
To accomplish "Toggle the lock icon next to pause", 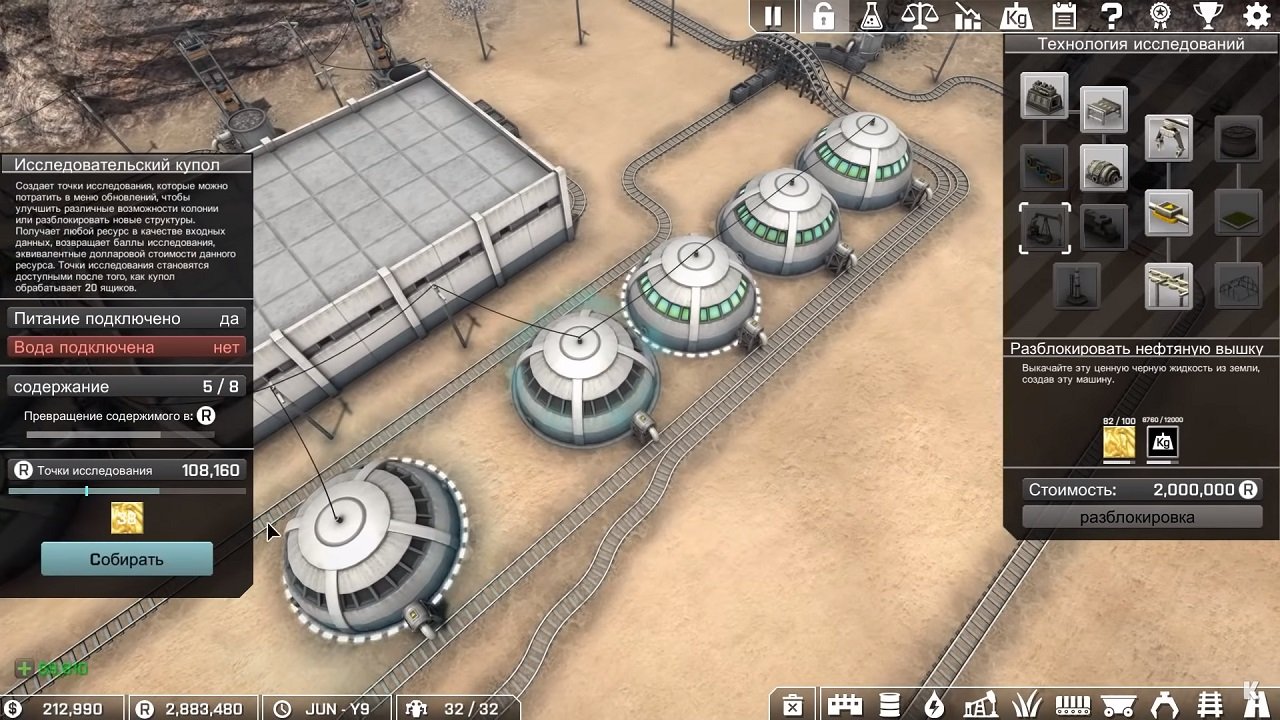I will [825, 15].
